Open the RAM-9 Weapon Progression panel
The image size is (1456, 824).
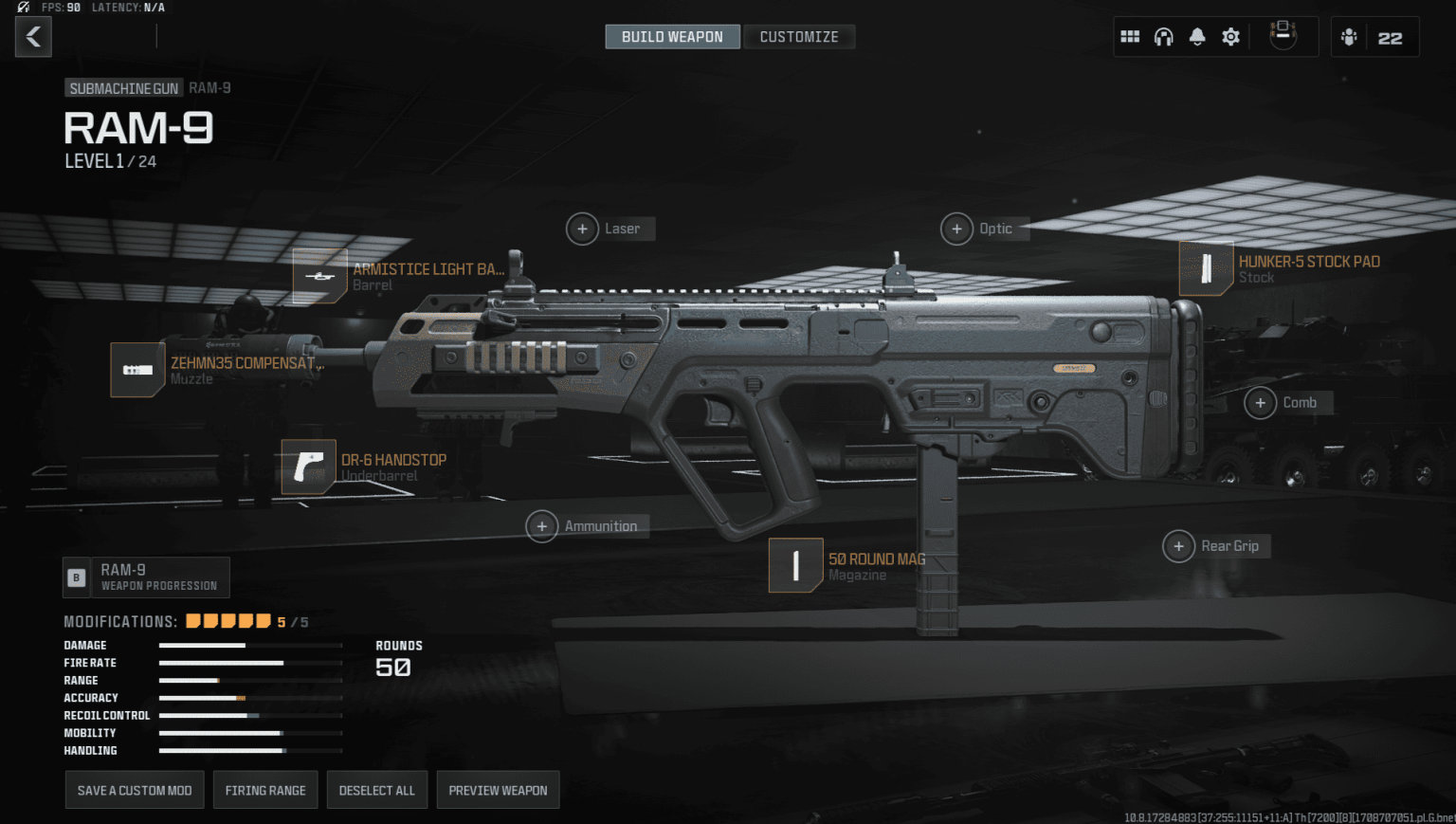tap(145, 577)
